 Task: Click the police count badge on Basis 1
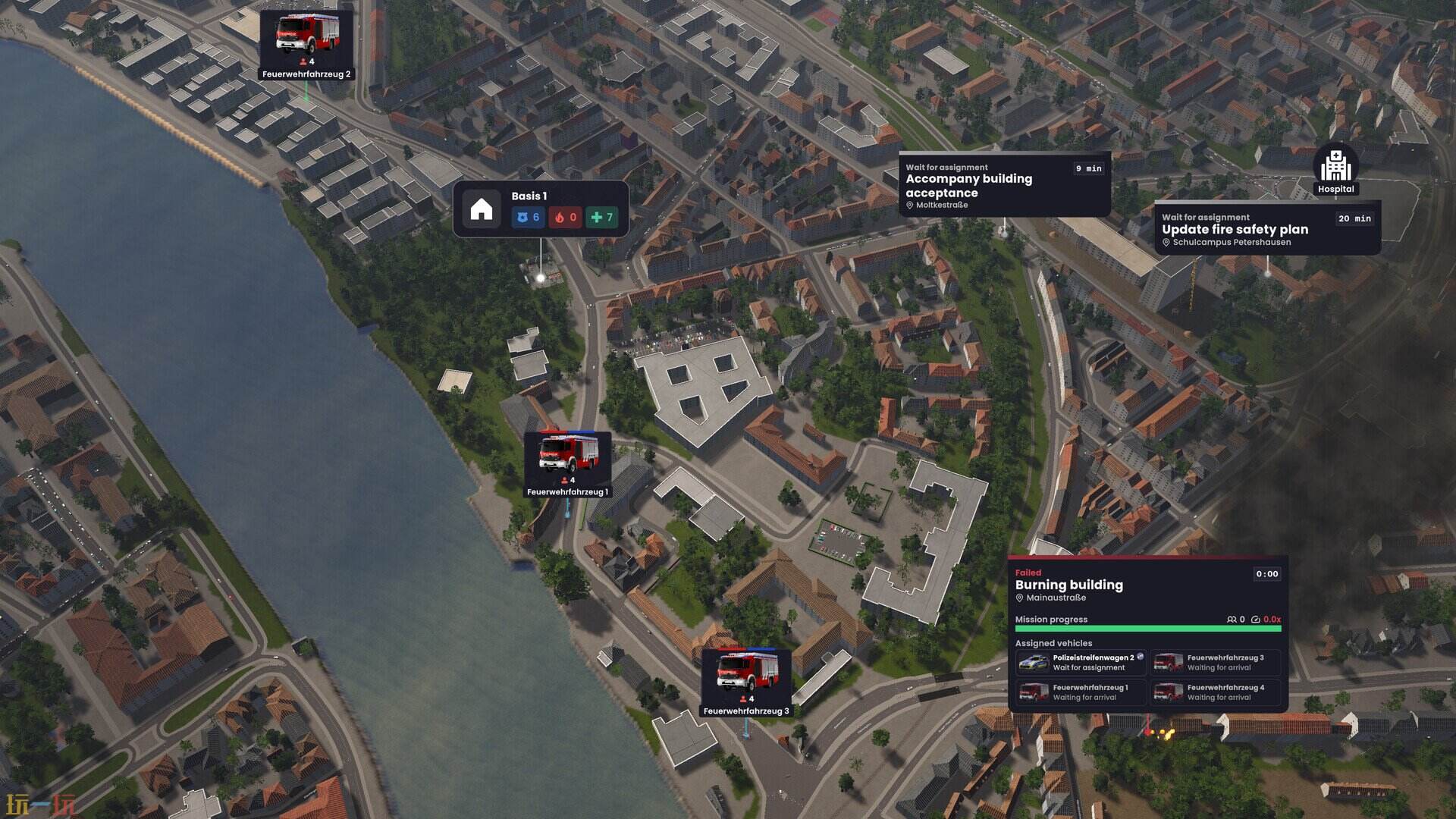(x=528, y=218)
